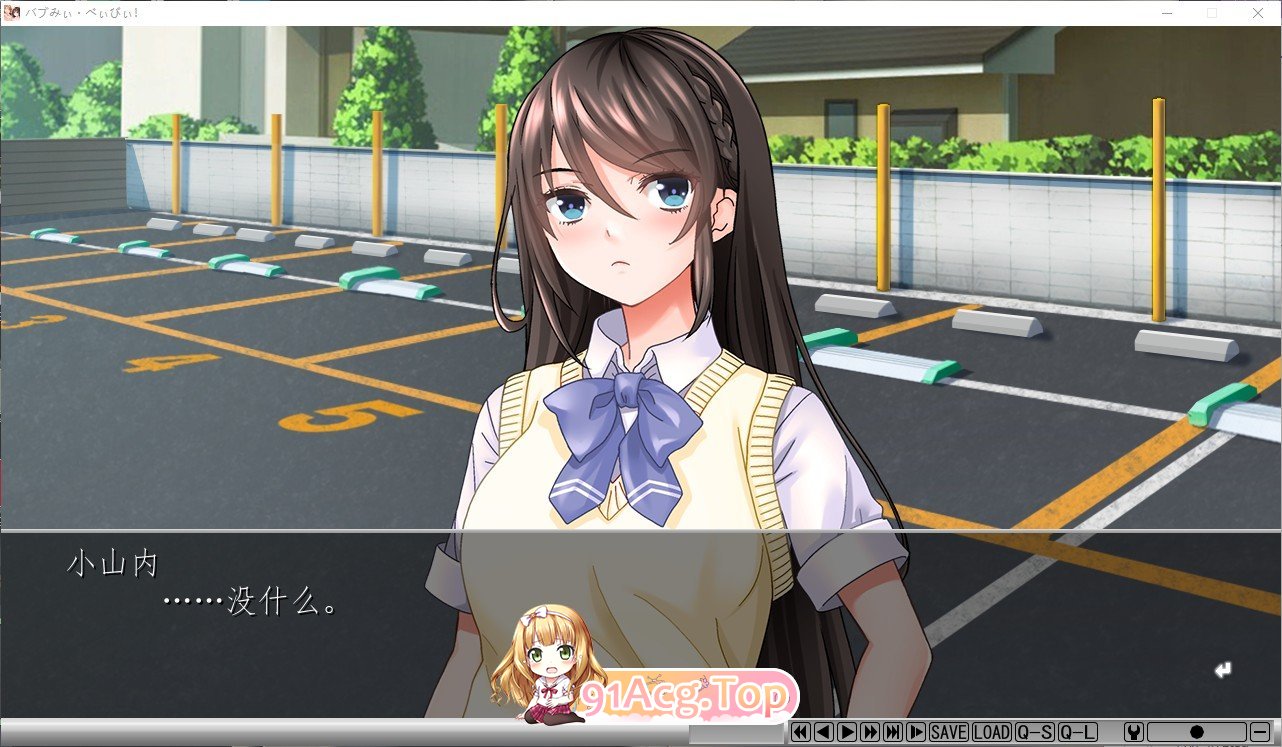Jump ahead with the skip-to-end icon
Image resolution: width=1282 pixels, height=747 pixels.
(893, 733)
